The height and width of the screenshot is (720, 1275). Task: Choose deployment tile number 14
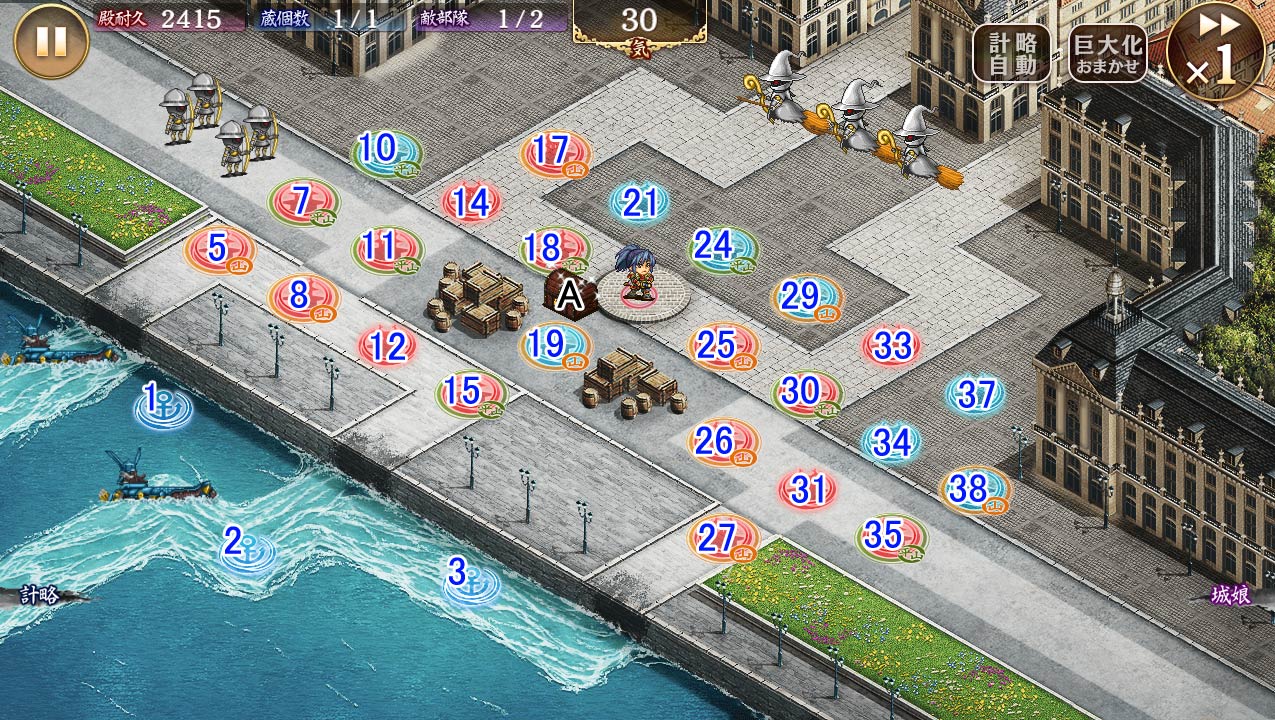471,204
